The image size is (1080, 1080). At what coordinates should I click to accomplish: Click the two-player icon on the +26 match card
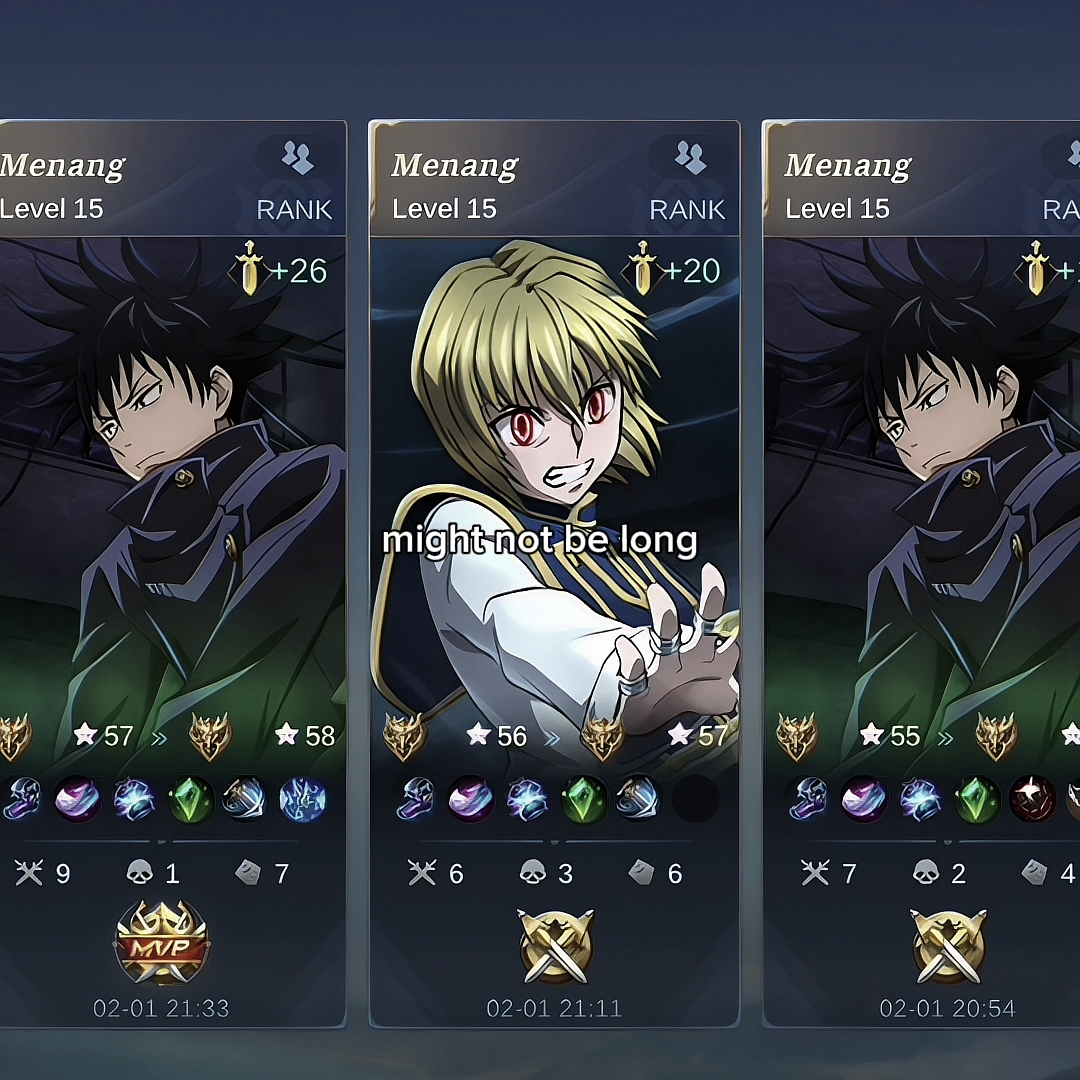pos(297,157)
